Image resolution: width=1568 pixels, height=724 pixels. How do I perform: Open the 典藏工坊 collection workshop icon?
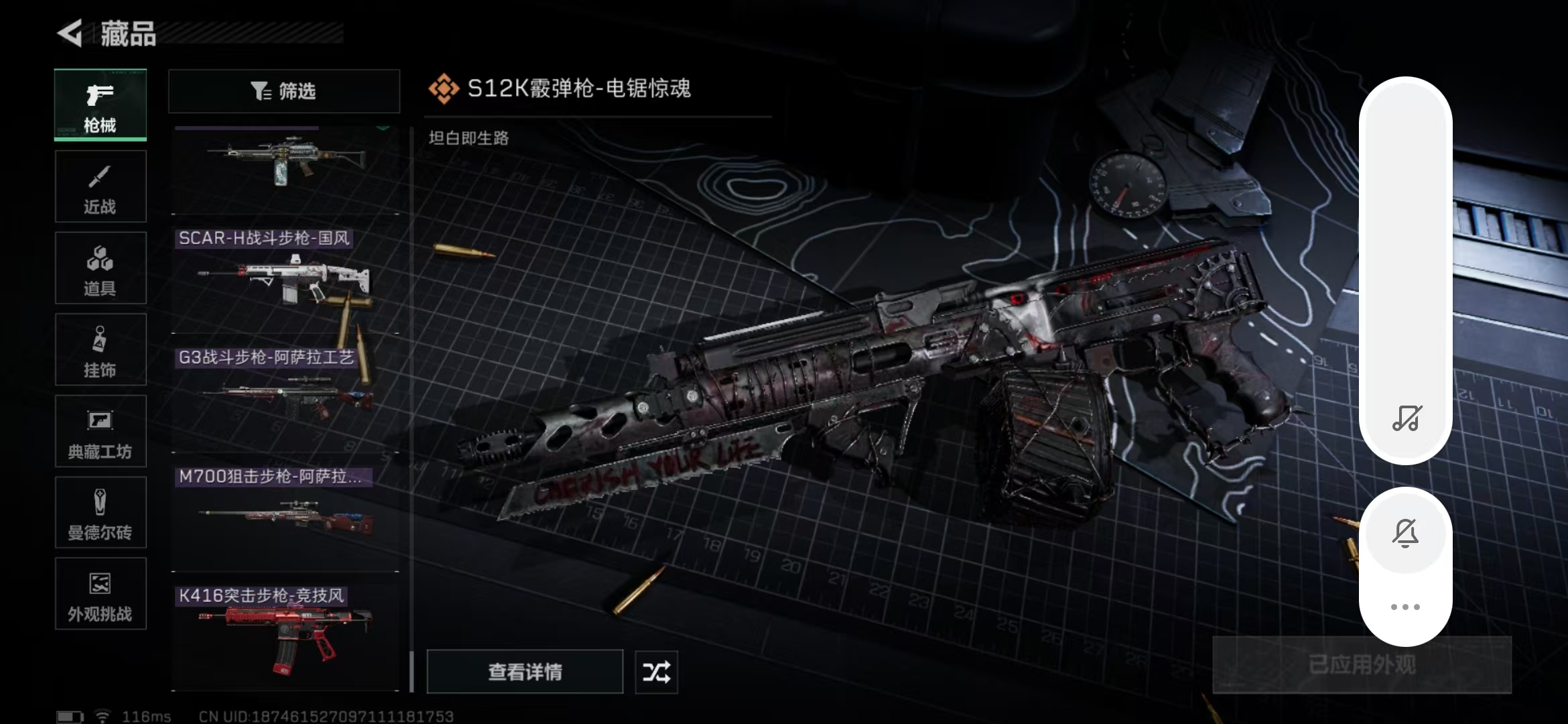click(101, 432)
